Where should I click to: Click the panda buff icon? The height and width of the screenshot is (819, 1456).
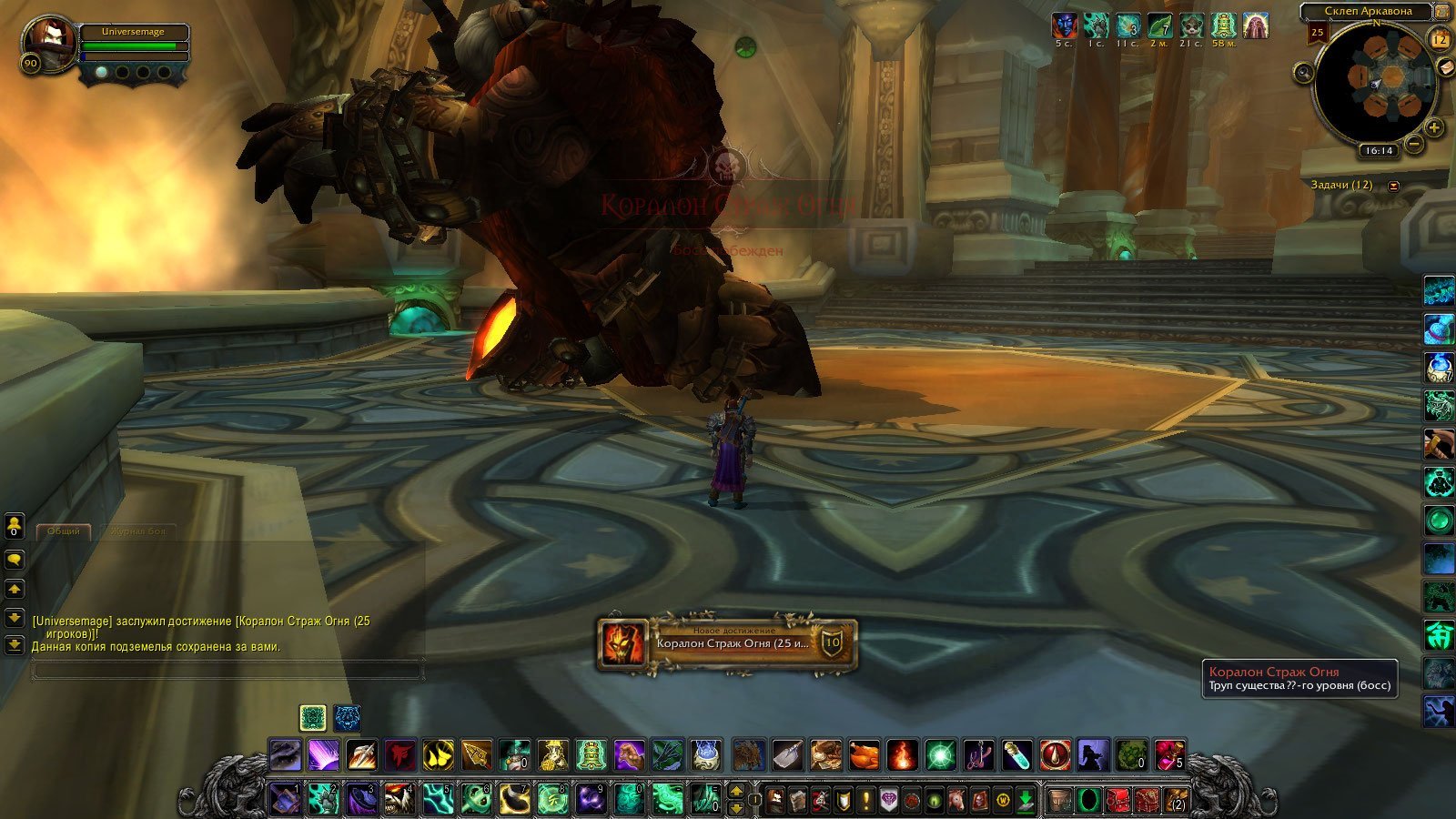coord(1190,25)
